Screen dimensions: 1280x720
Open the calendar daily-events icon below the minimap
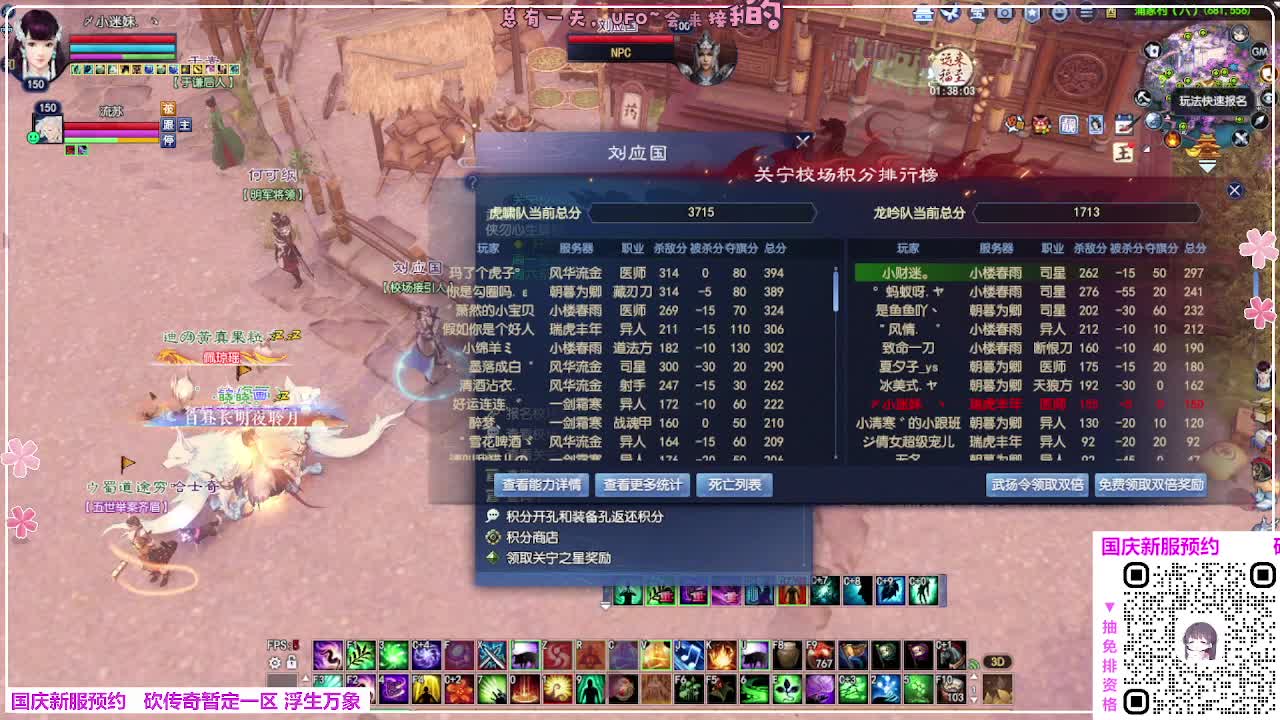1124,126
